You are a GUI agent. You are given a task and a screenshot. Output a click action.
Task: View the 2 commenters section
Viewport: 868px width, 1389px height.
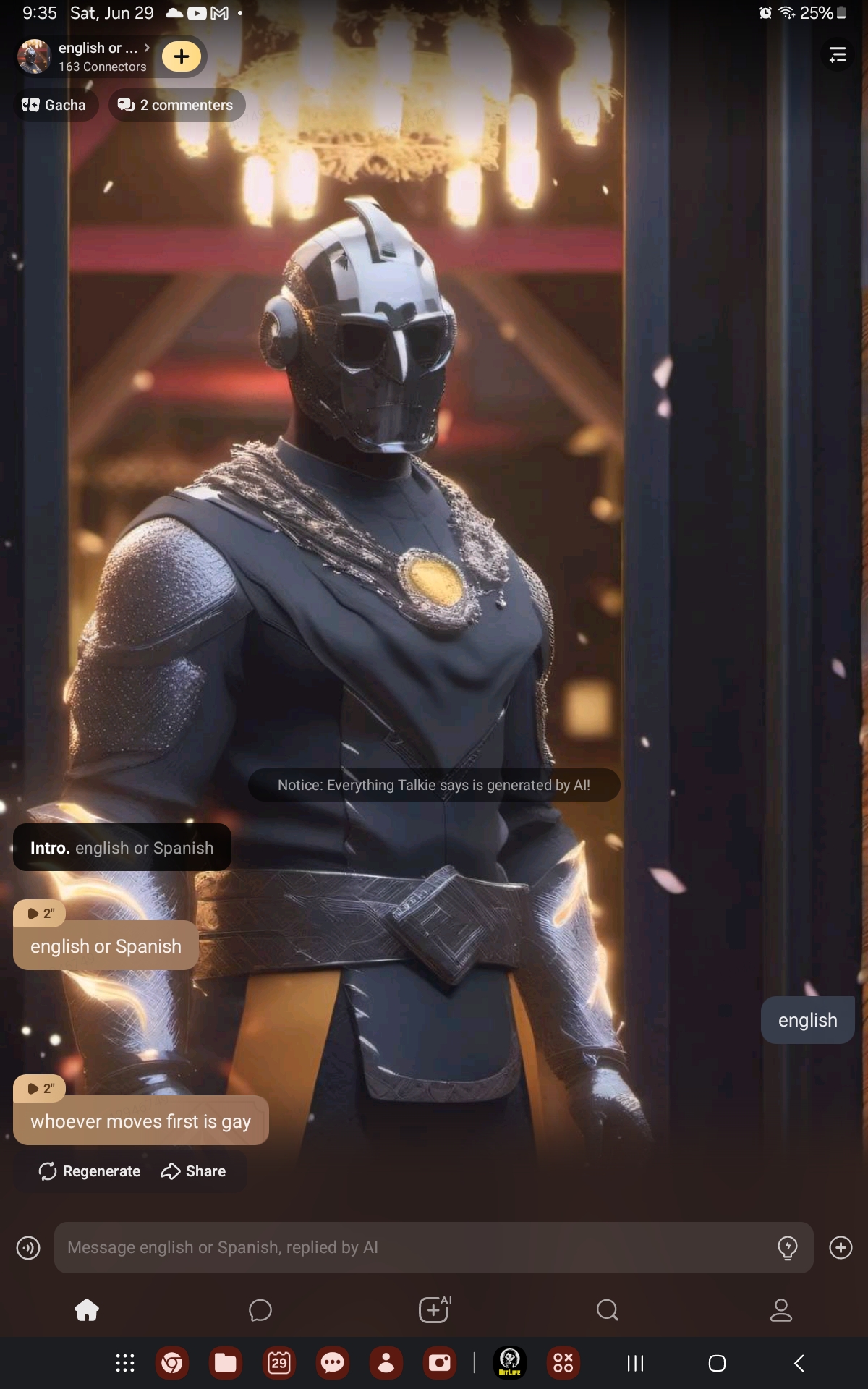[176, 105]
